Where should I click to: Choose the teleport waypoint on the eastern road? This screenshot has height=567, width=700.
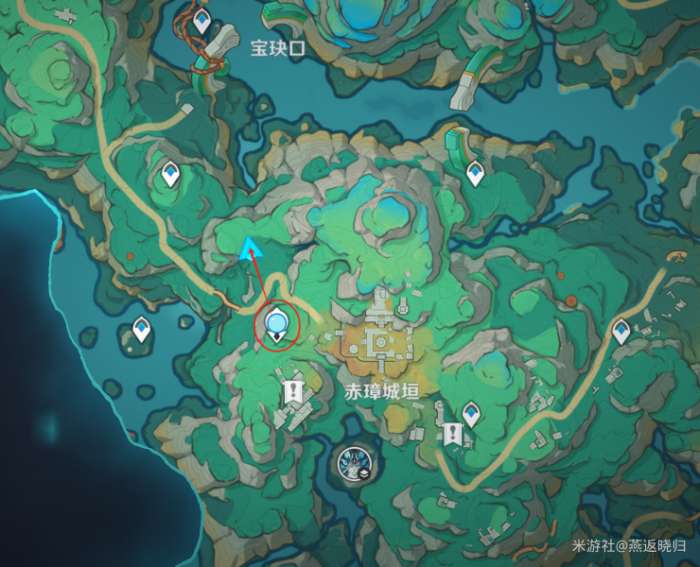622,330
